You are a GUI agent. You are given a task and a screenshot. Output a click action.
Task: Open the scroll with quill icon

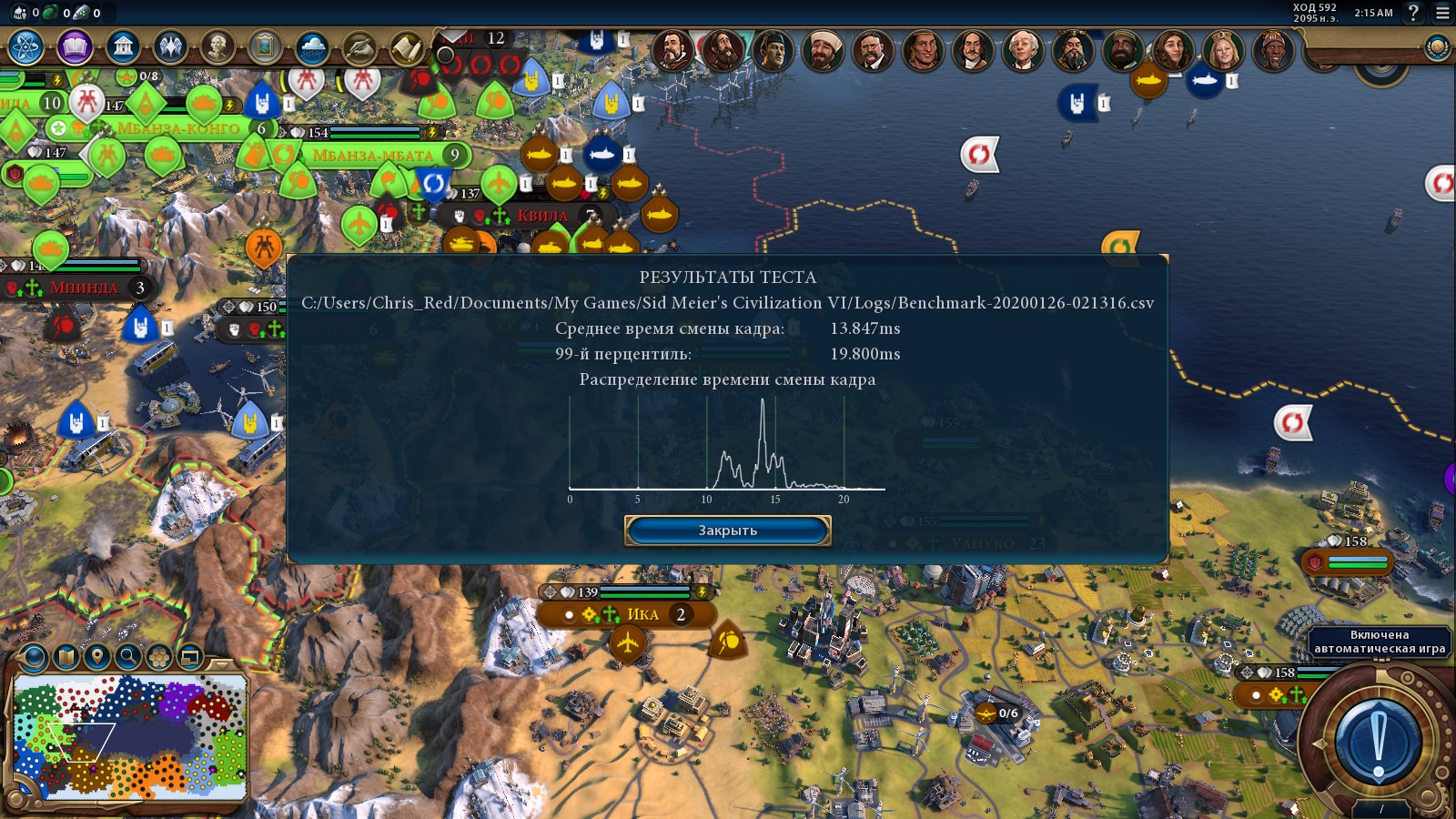(359, 46)
